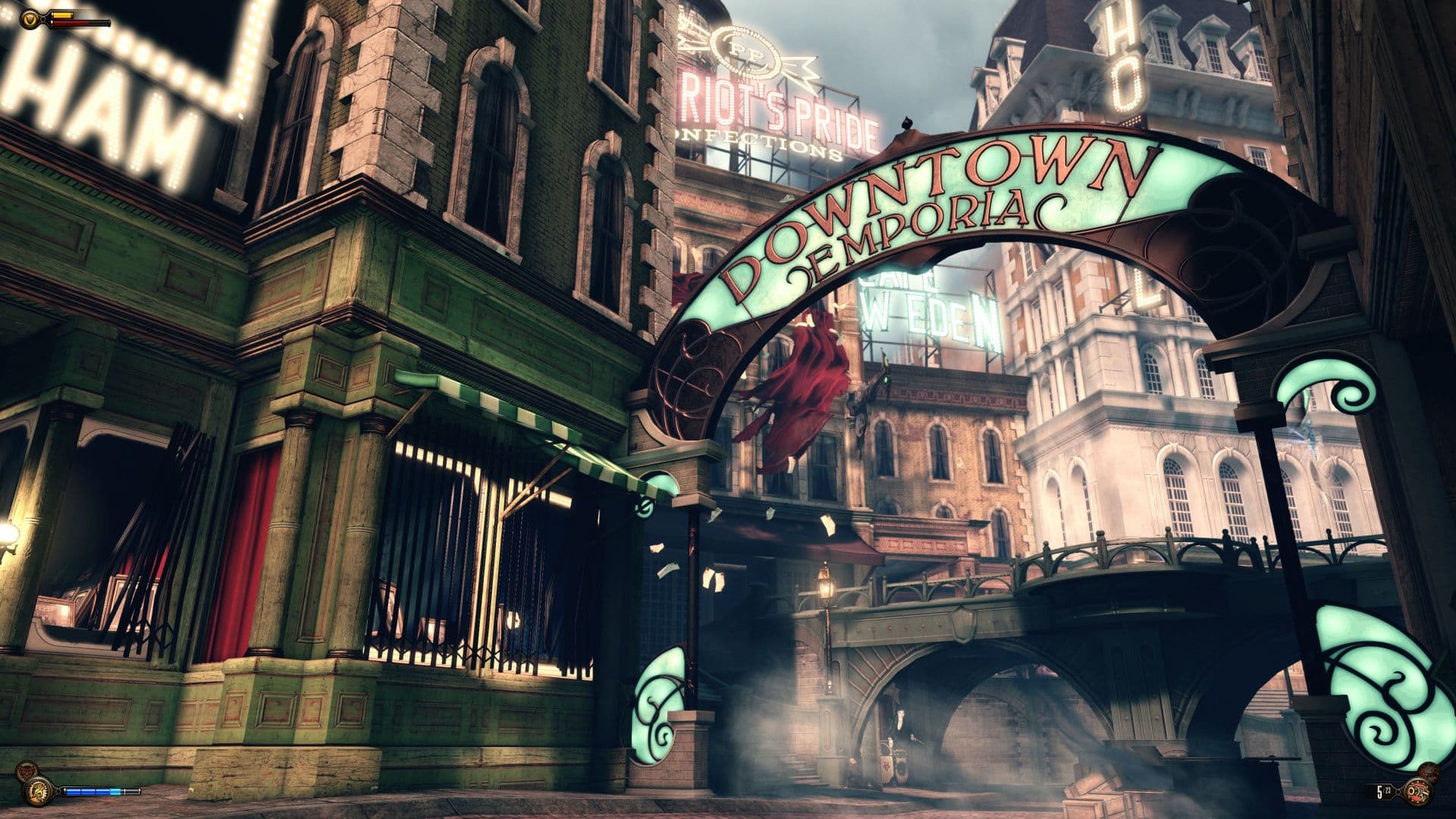1456x819 pixels.
Task: Click the blue salts meter at bottom-left
Action: point(91,791)
